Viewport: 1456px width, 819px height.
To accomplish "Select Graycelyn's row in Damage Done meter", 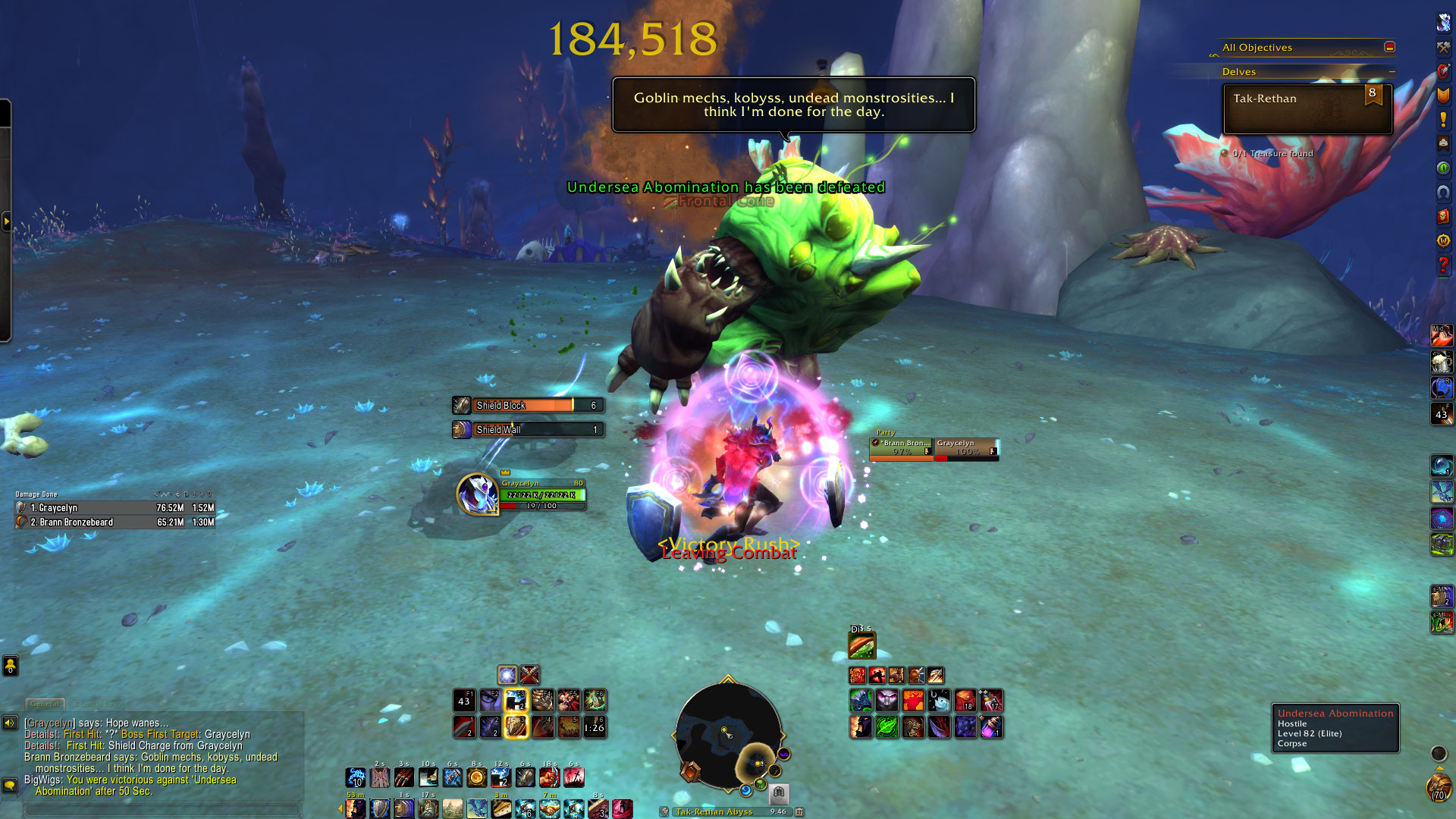I will point(115,508).
